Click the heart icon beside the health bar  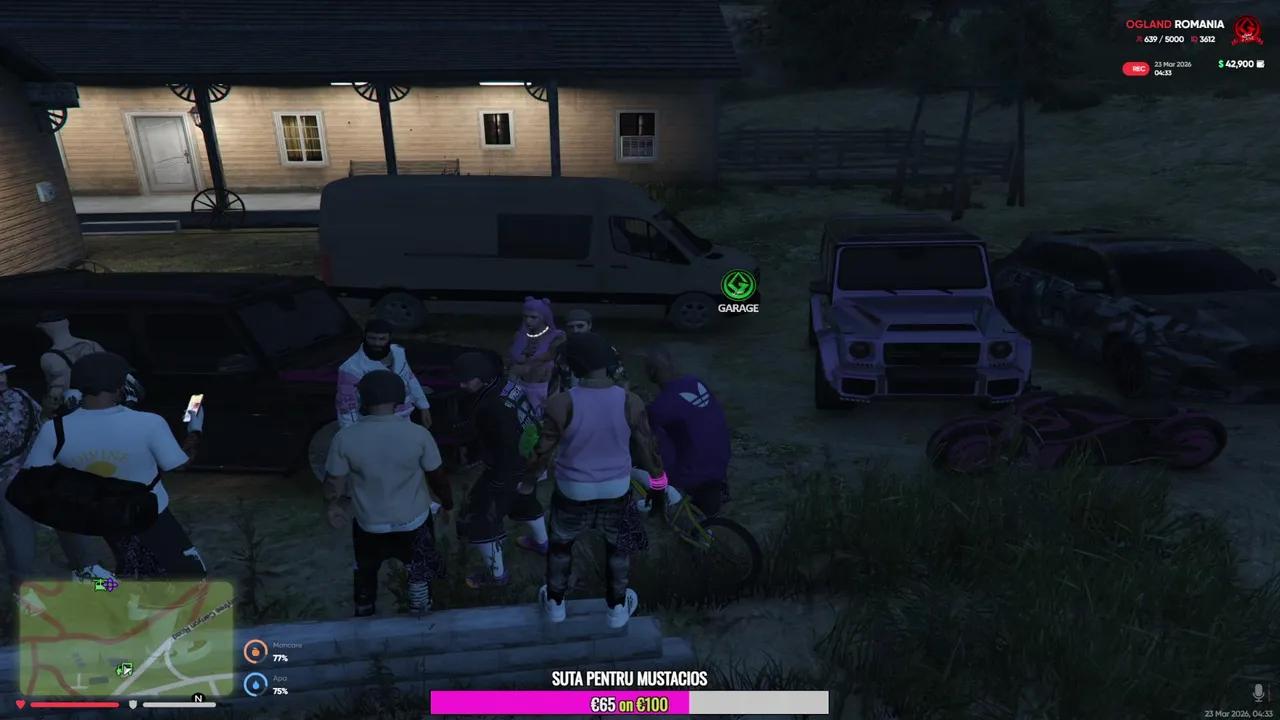(21, 703)
